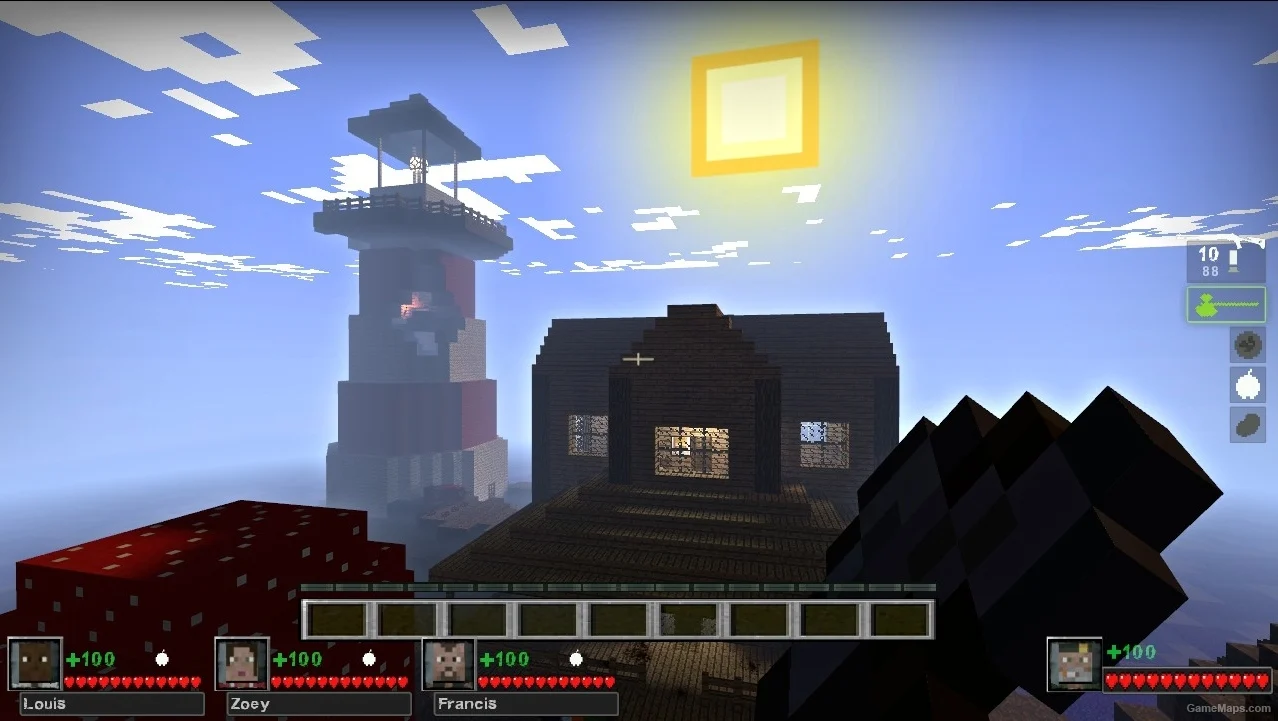Viewport: 1278px width, 721px height.
Task: Select the shotgun weapon slot
Action: tap(1226, 261)
